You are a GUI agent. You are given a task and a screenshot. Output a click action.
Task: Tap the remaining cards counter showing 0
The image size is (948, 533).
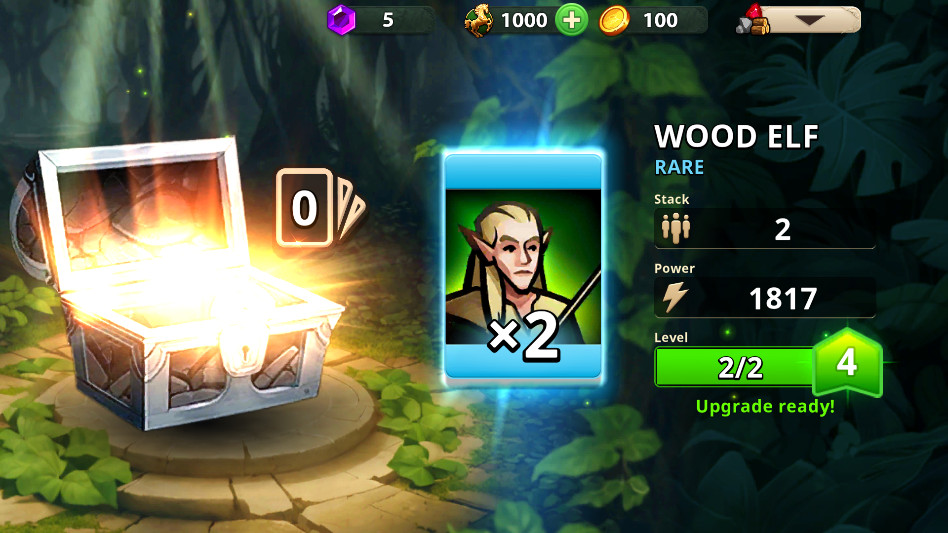(305, 209)
